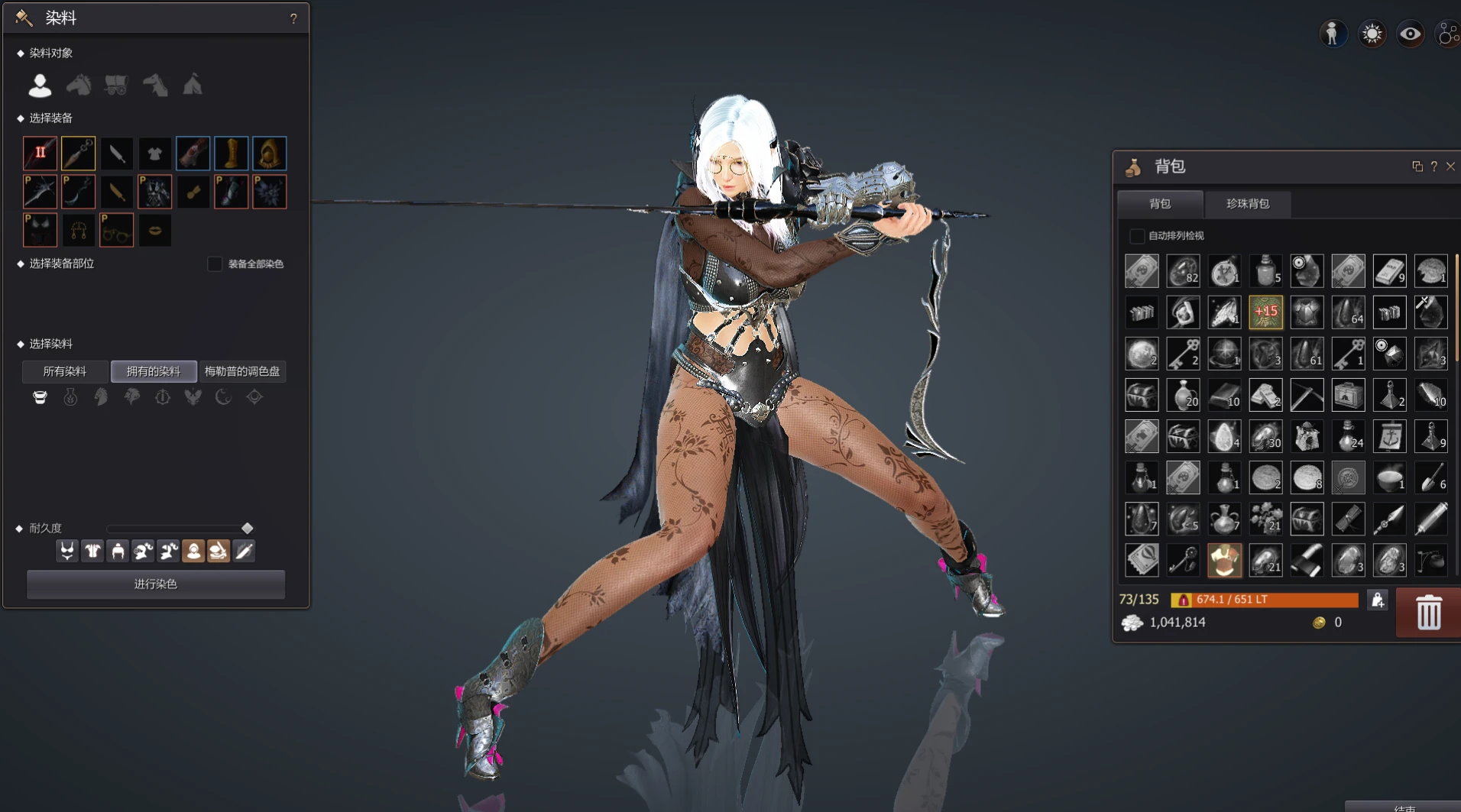Image resolution: width=1461 pixels, height=812 pixels.
Task: Close the 背包 inventory window
Action: tap(1450, 167)
